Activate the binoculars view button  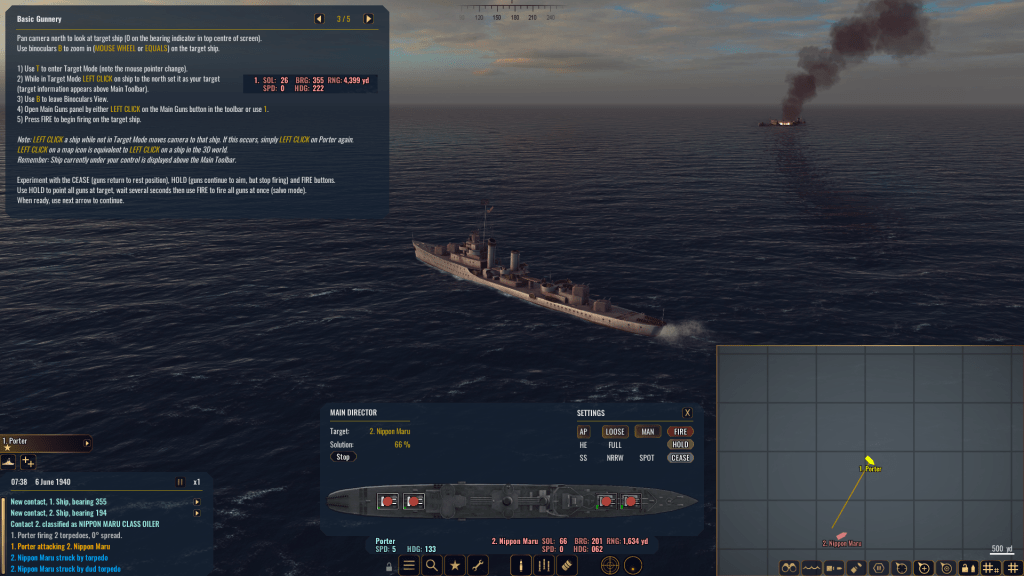(x=788, y=567)
